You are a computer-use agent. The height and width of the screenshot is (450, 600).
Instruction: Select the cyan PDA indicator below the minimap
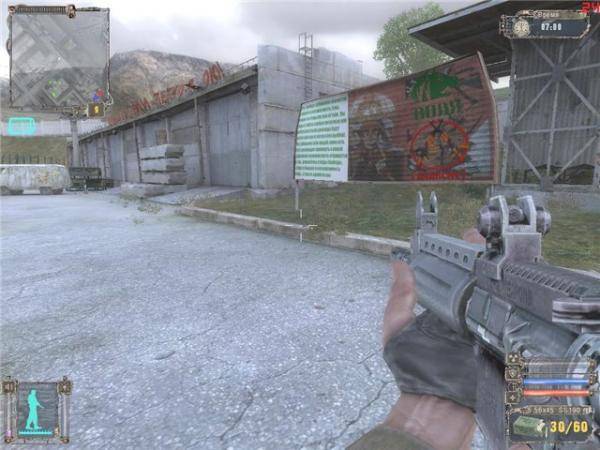22,126
